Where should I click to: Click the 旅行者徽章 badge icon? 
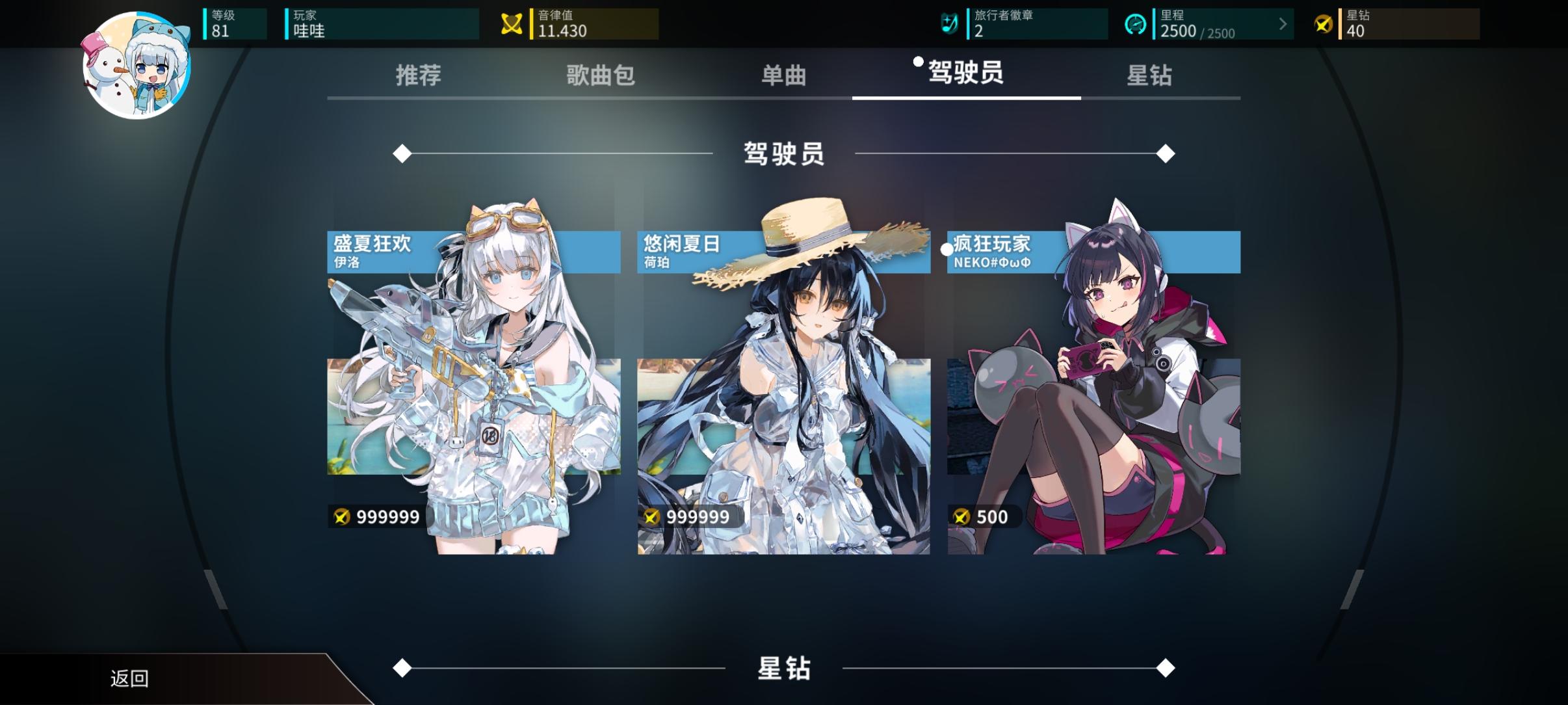[948, 23]
